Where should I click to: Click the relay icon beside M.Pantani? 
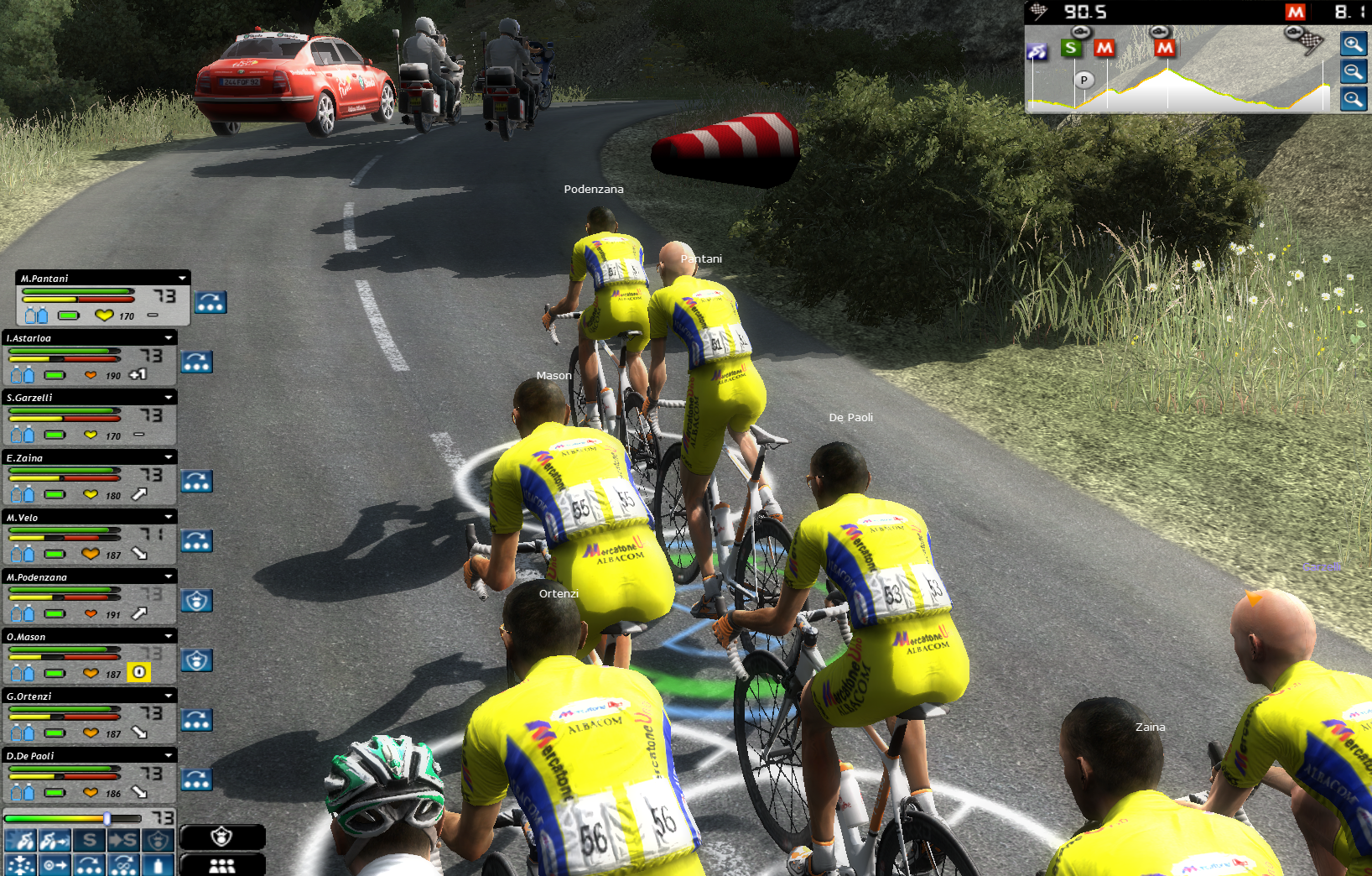click(210, 302)
